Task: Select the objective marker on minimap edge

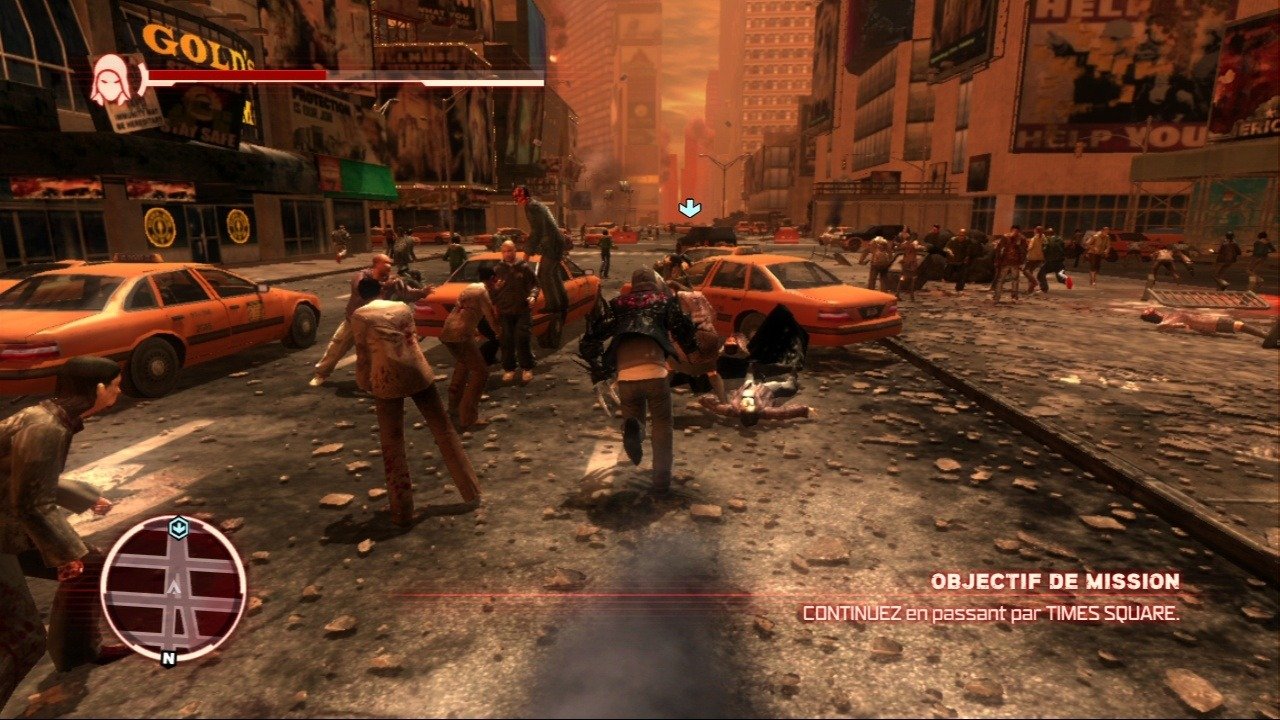Action: click(x=178, y=528)
